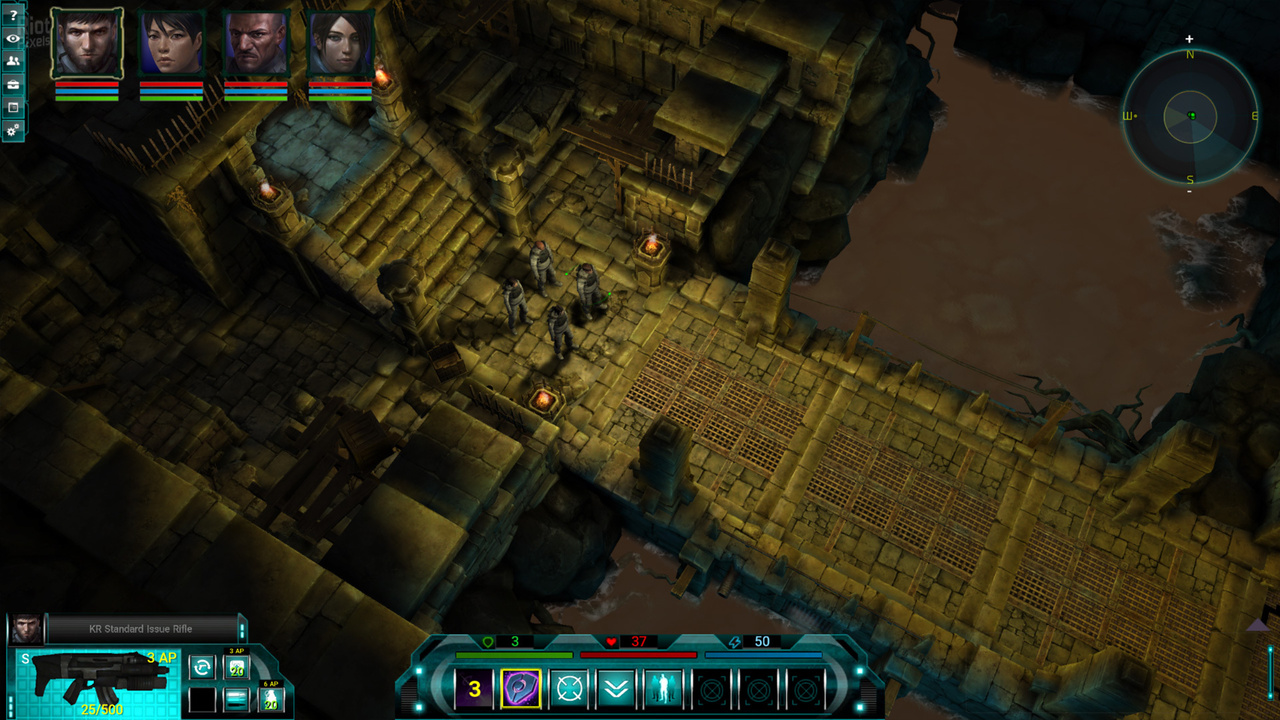Activate the highlighted purple shield ability

click(x=521, y=689)
